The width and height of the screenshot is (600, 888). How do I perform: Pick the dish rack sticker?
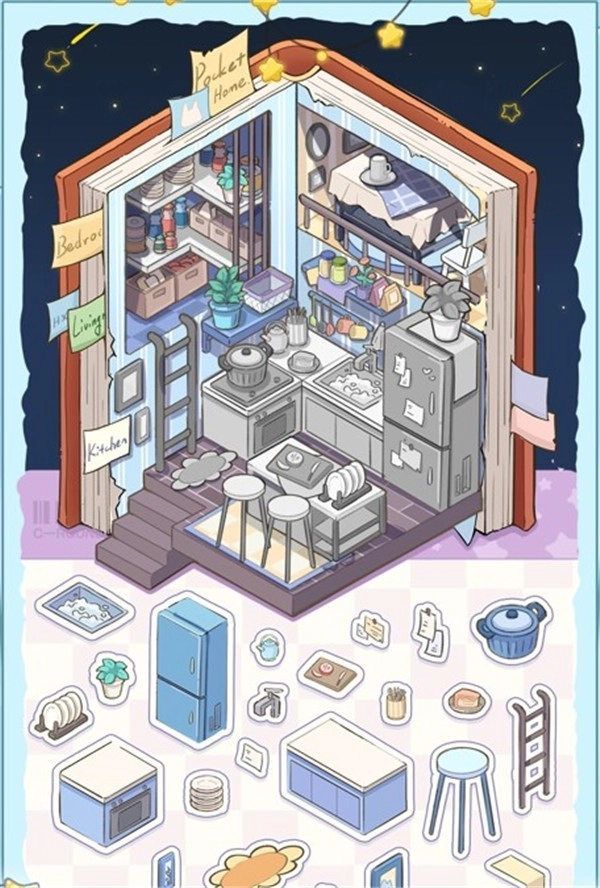(61, 715)
